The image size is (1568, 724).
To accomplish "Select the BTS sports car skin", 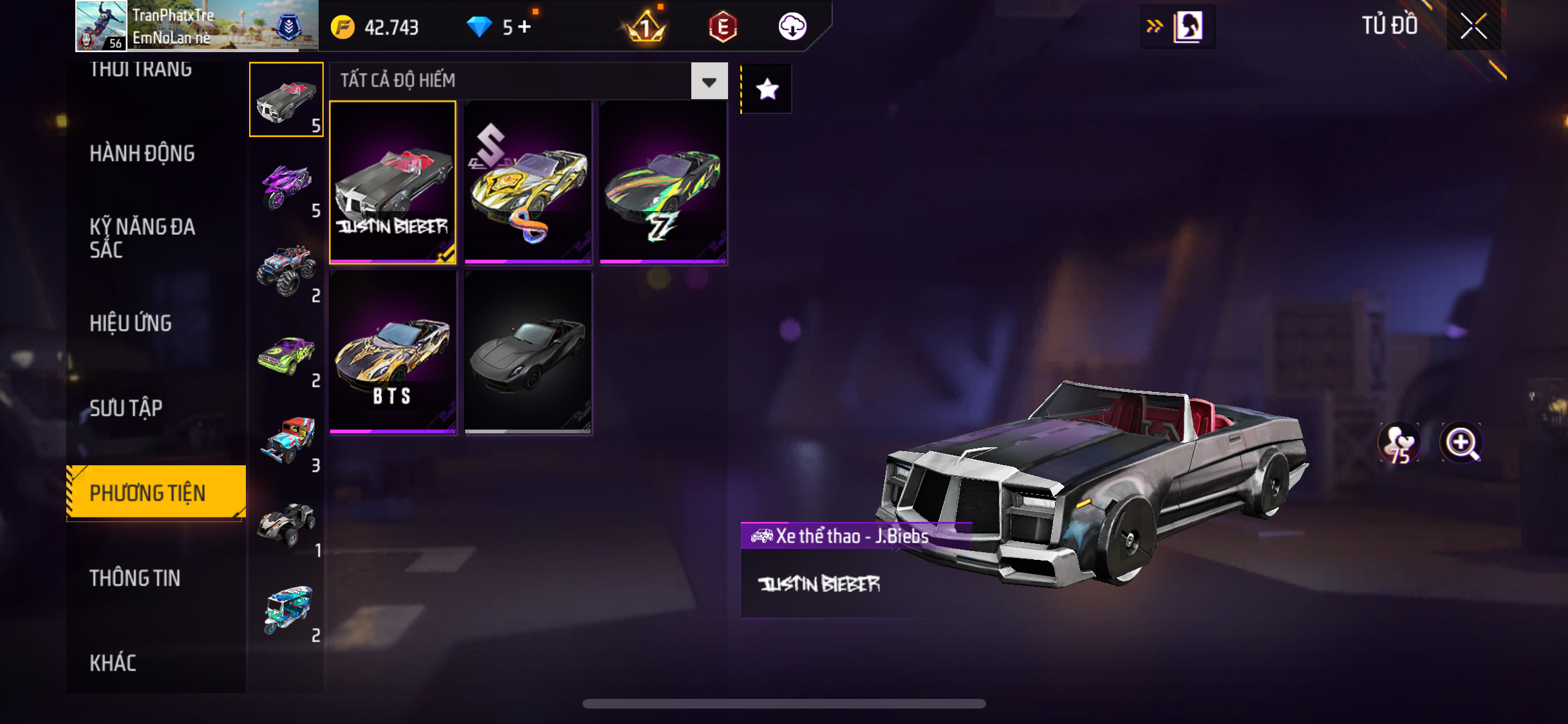I will pos(393,352).
